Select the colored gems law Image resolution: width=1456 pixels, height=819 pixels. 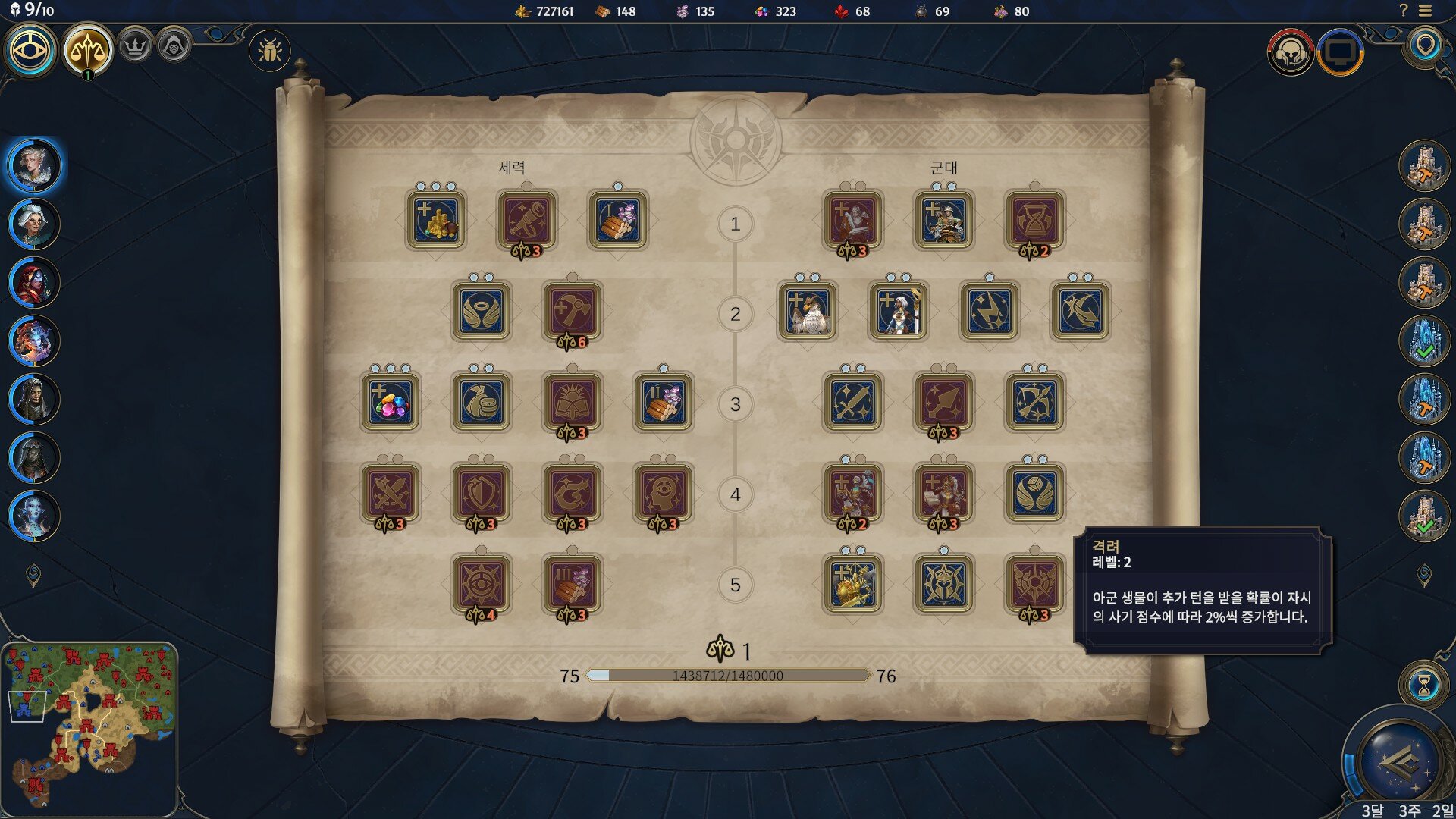[x=391, y=402]
